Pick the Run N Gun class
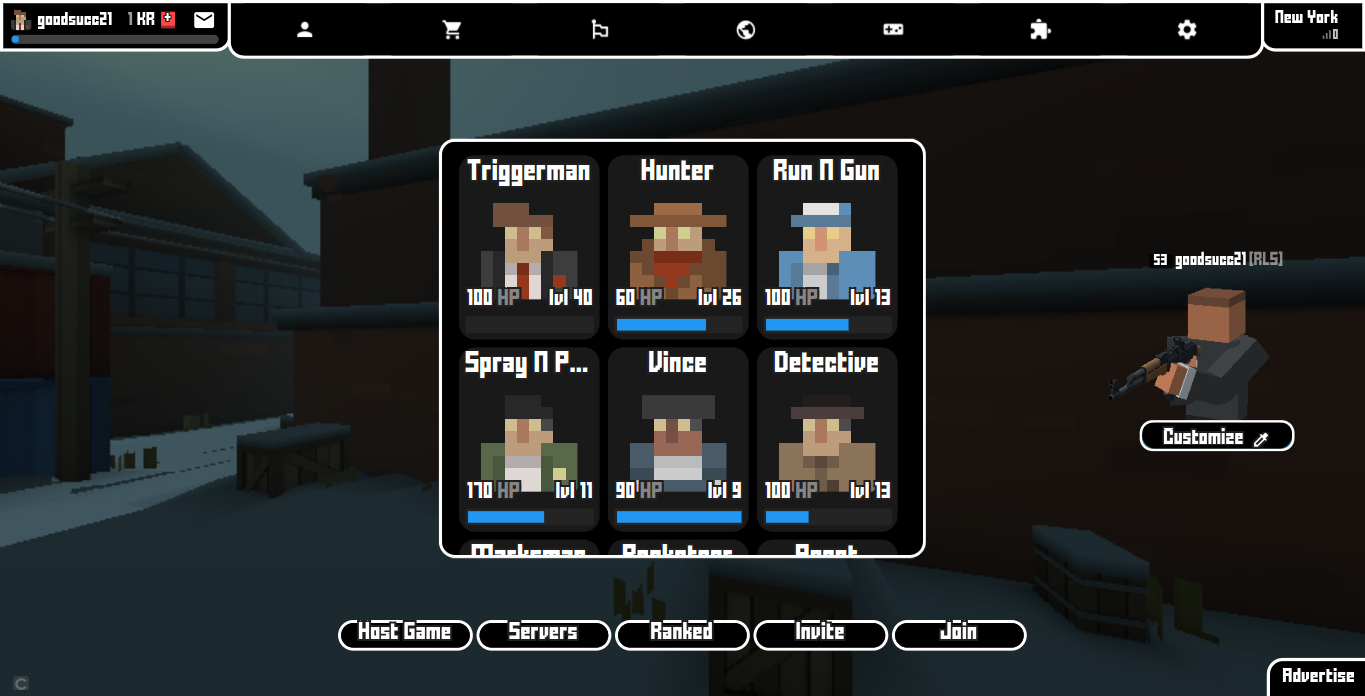Viewport: 1365px width, 696px height. point(827,247)
